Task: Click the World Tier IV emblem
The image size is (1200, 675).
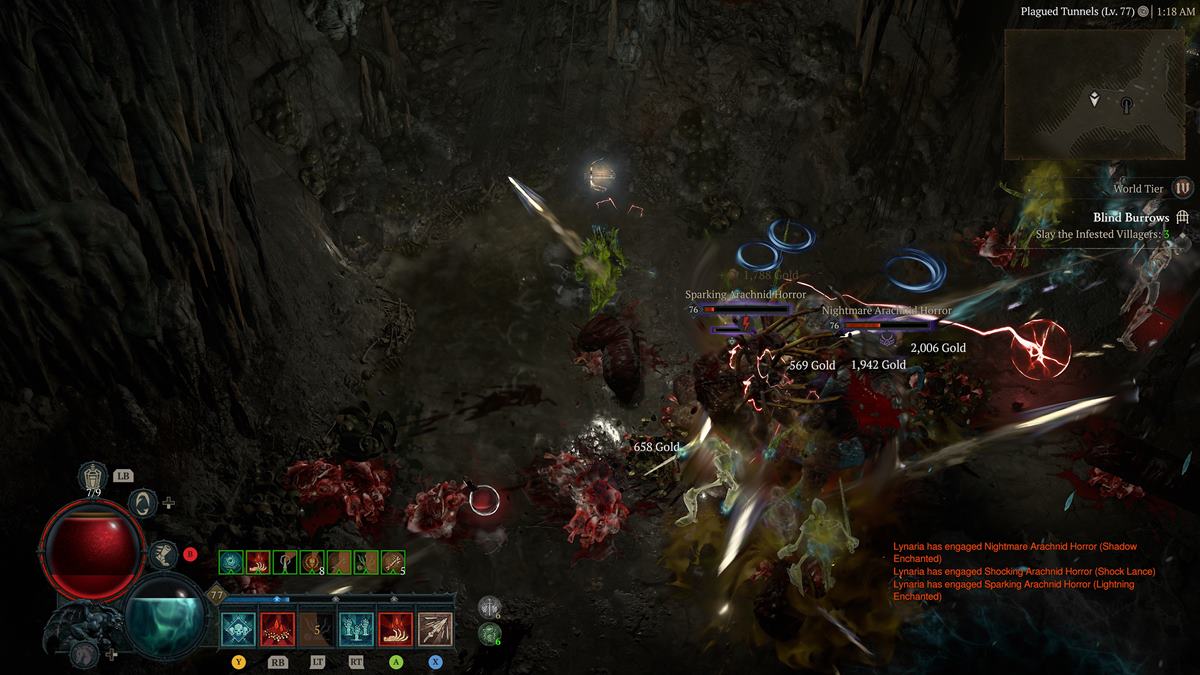Action: point(1183,188)
